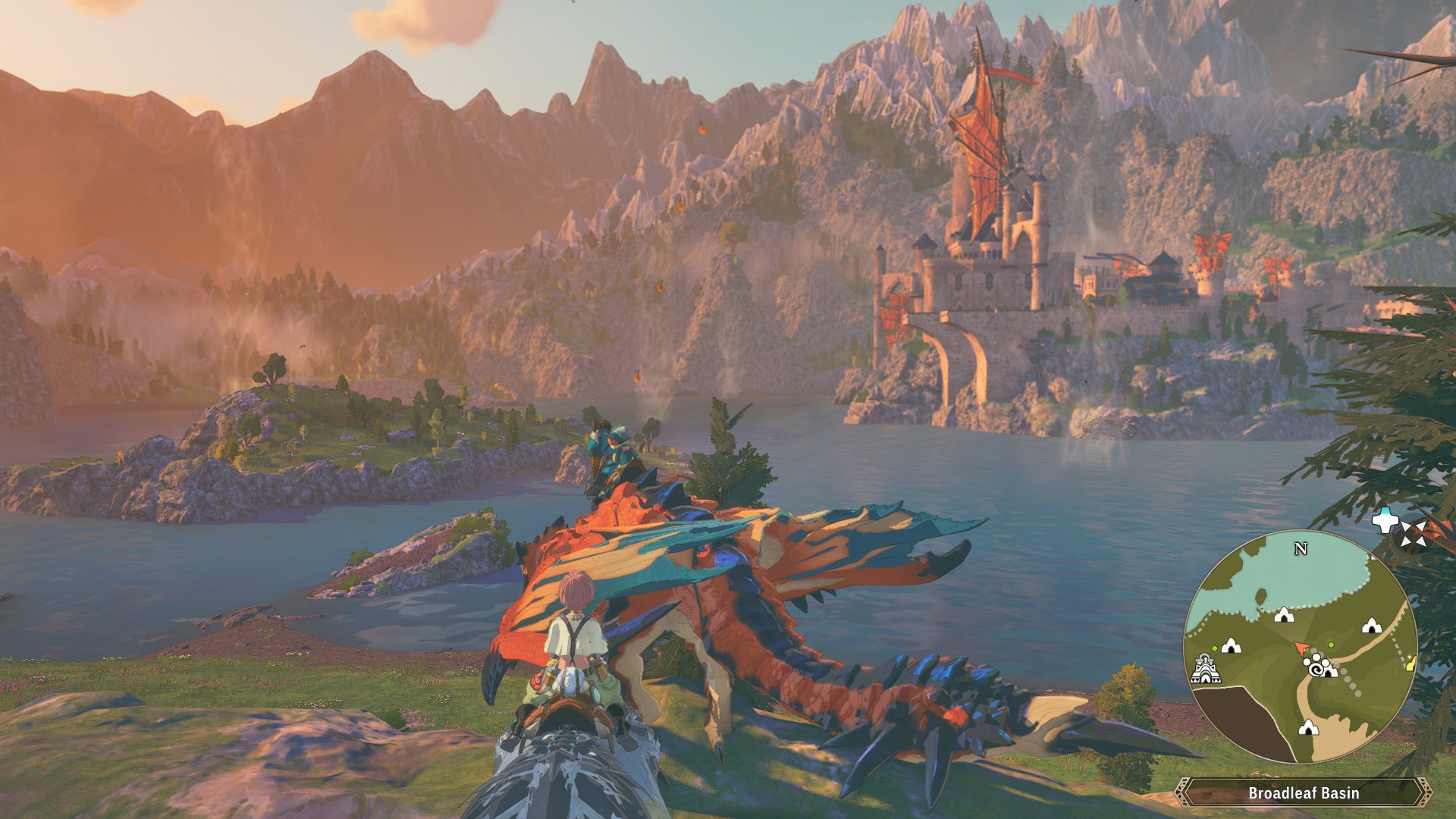Image resolution: width=1456 pixels, height=819 pixels.
Task: Click the N compass indicator on the minimap
Action: pyautogui.click(x=1301, y=548)
